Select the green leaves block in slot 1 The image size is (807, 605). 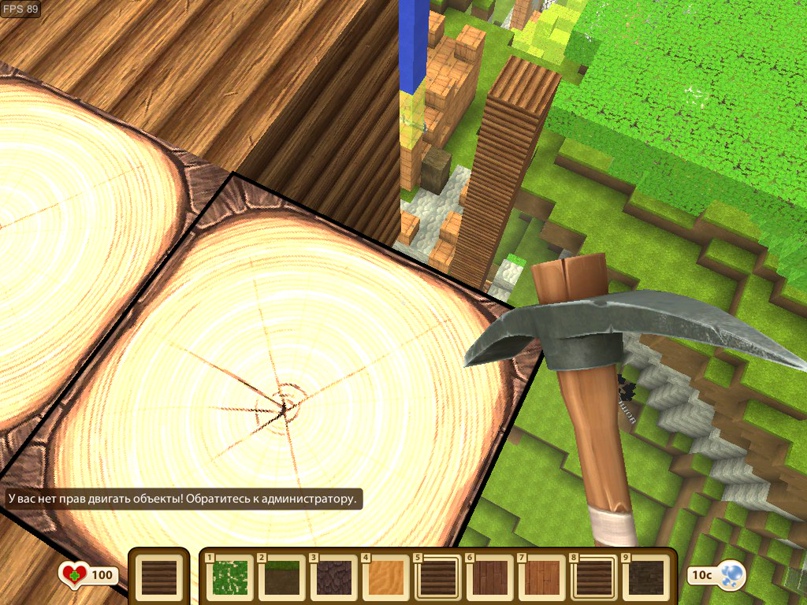point(229,577)
